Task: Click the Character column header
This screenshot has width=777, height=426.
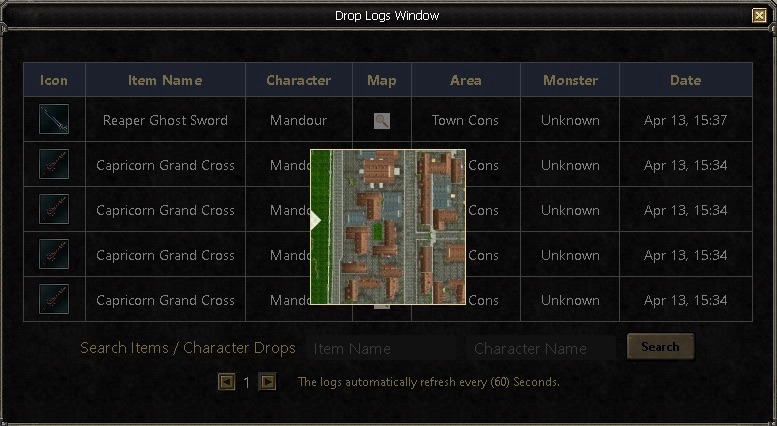Action: pos(298,80)
